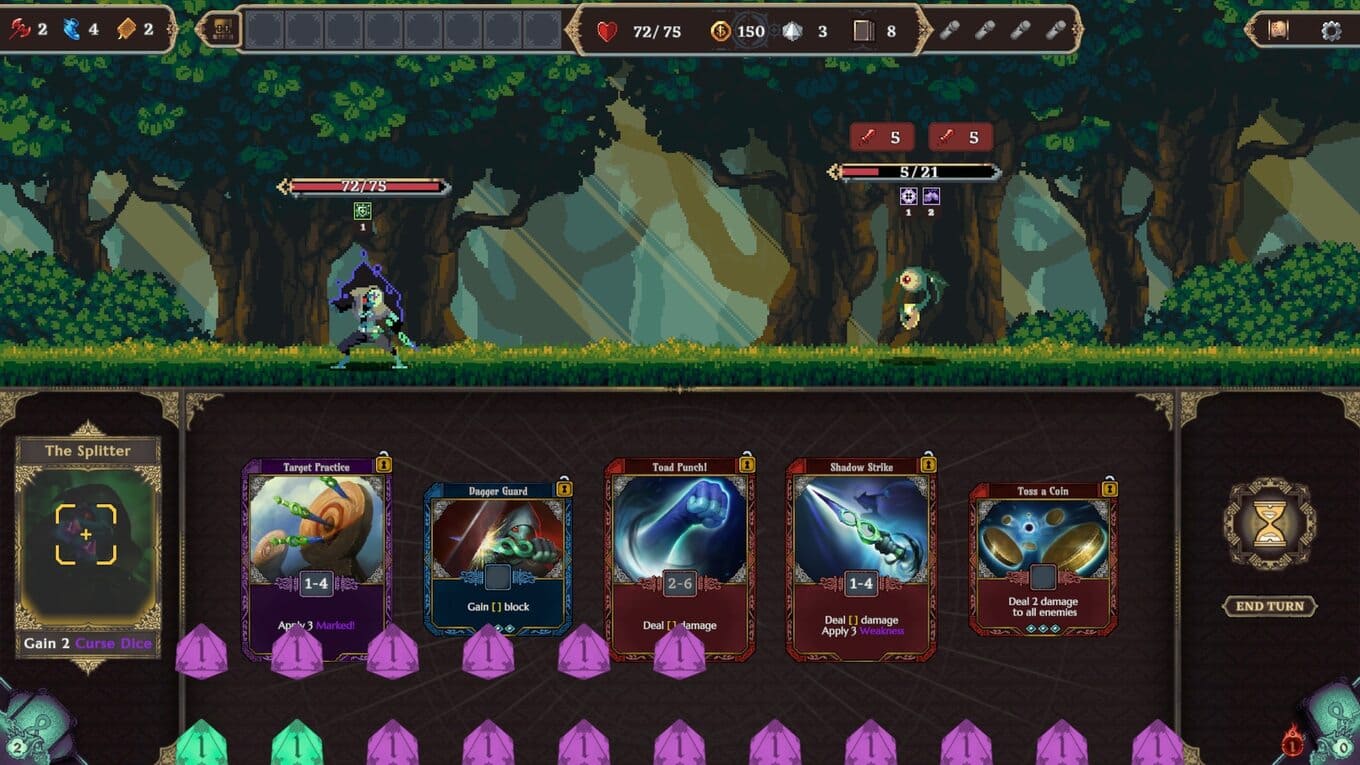
Task: View the deck card count icon
Action: (864, 31)
